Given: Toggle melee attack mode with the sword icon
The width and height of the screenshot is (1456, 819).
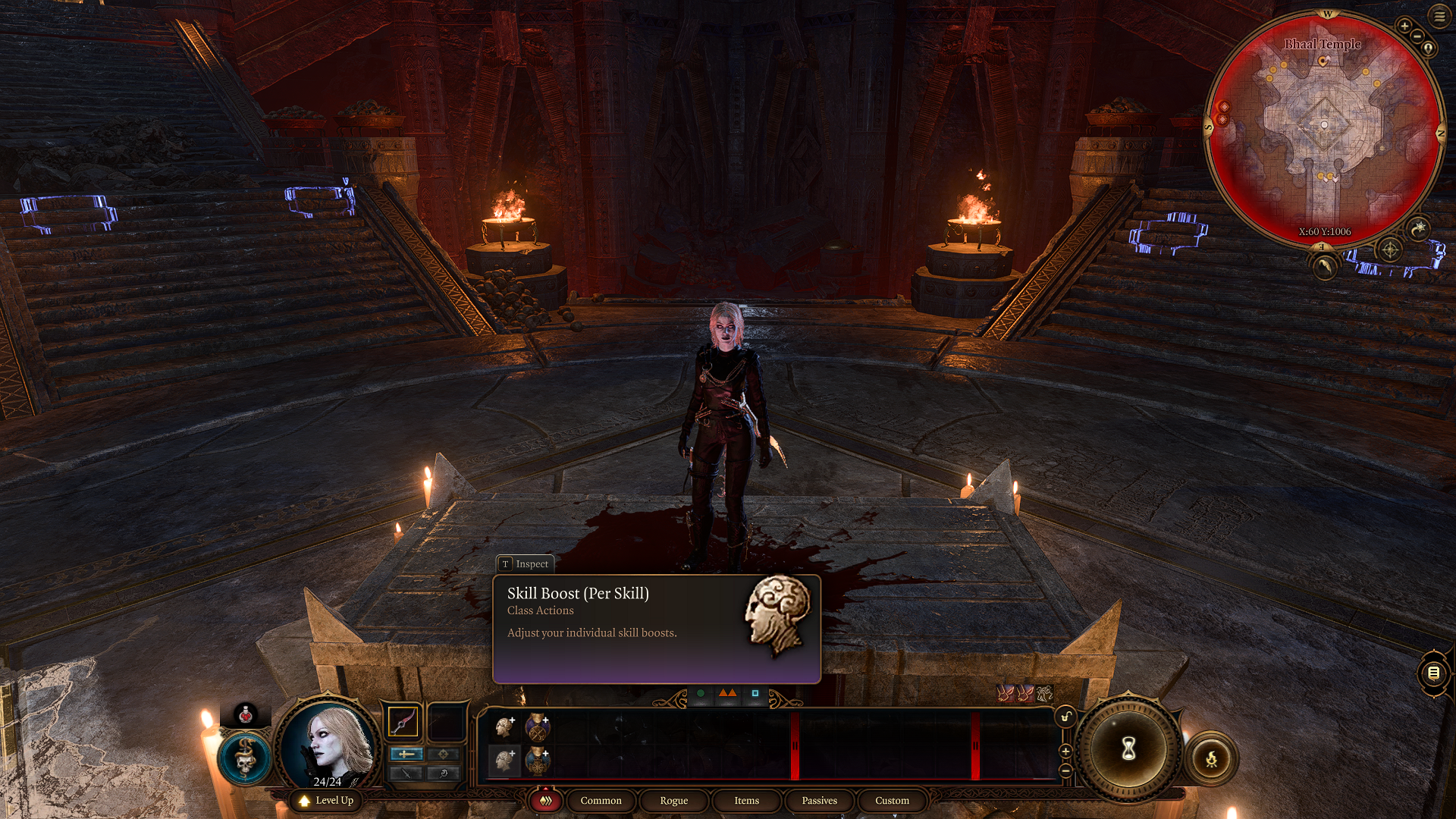Looking at the screenshot, I should pyautogui.click(x=406, y=754).
